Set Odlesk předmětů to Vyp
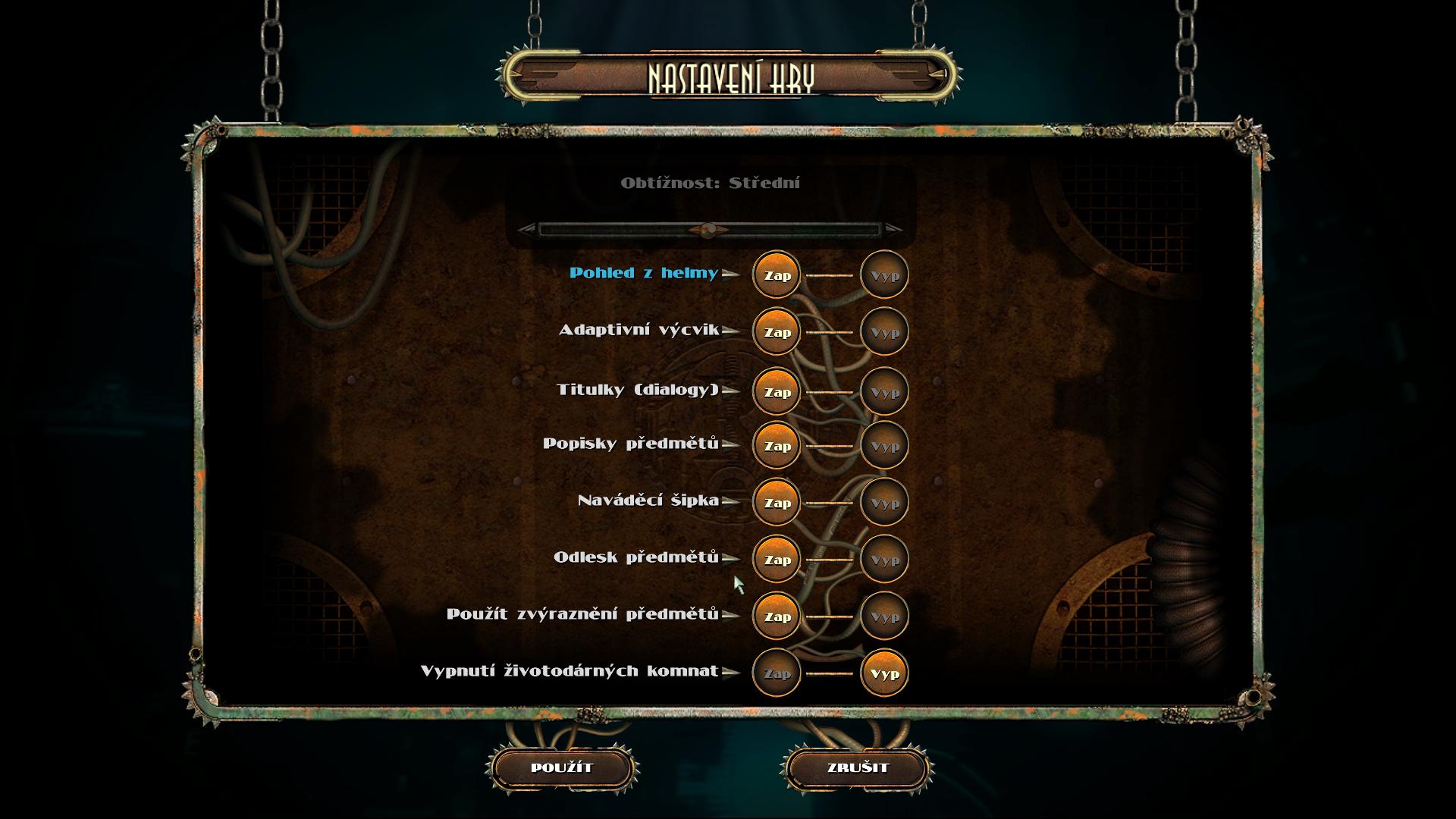 coord(884,560)
